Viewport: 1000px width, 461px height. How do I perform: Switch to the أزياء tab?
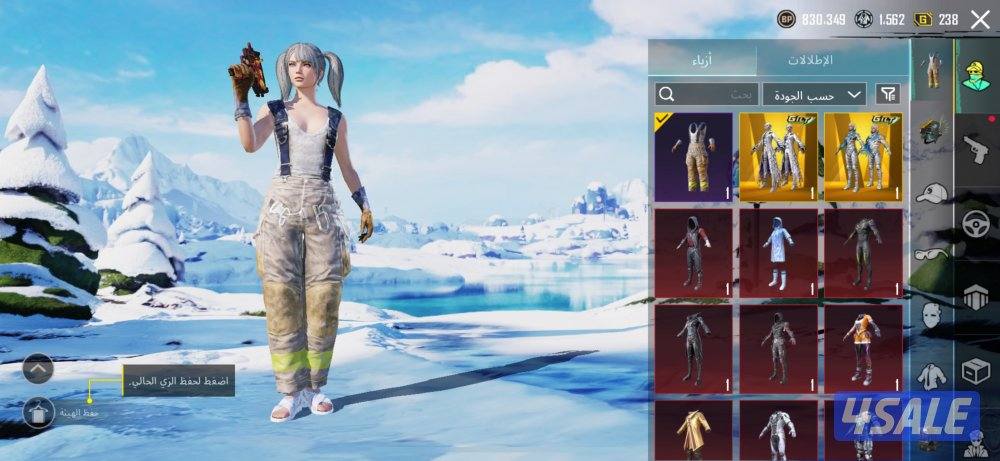click(x=702, y=60)
